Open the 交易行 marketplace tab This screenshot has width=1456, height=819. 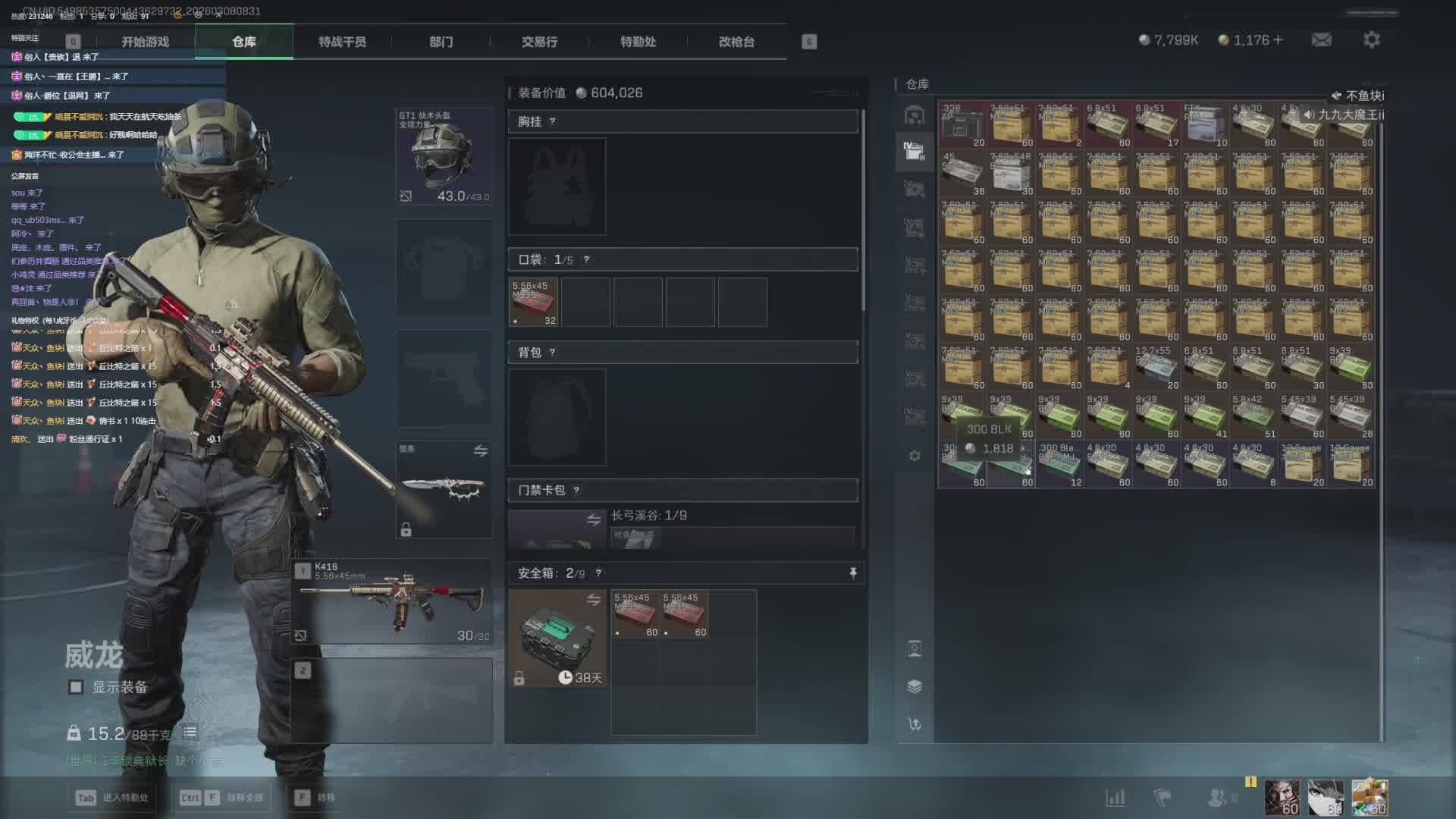tap(539, 42)
